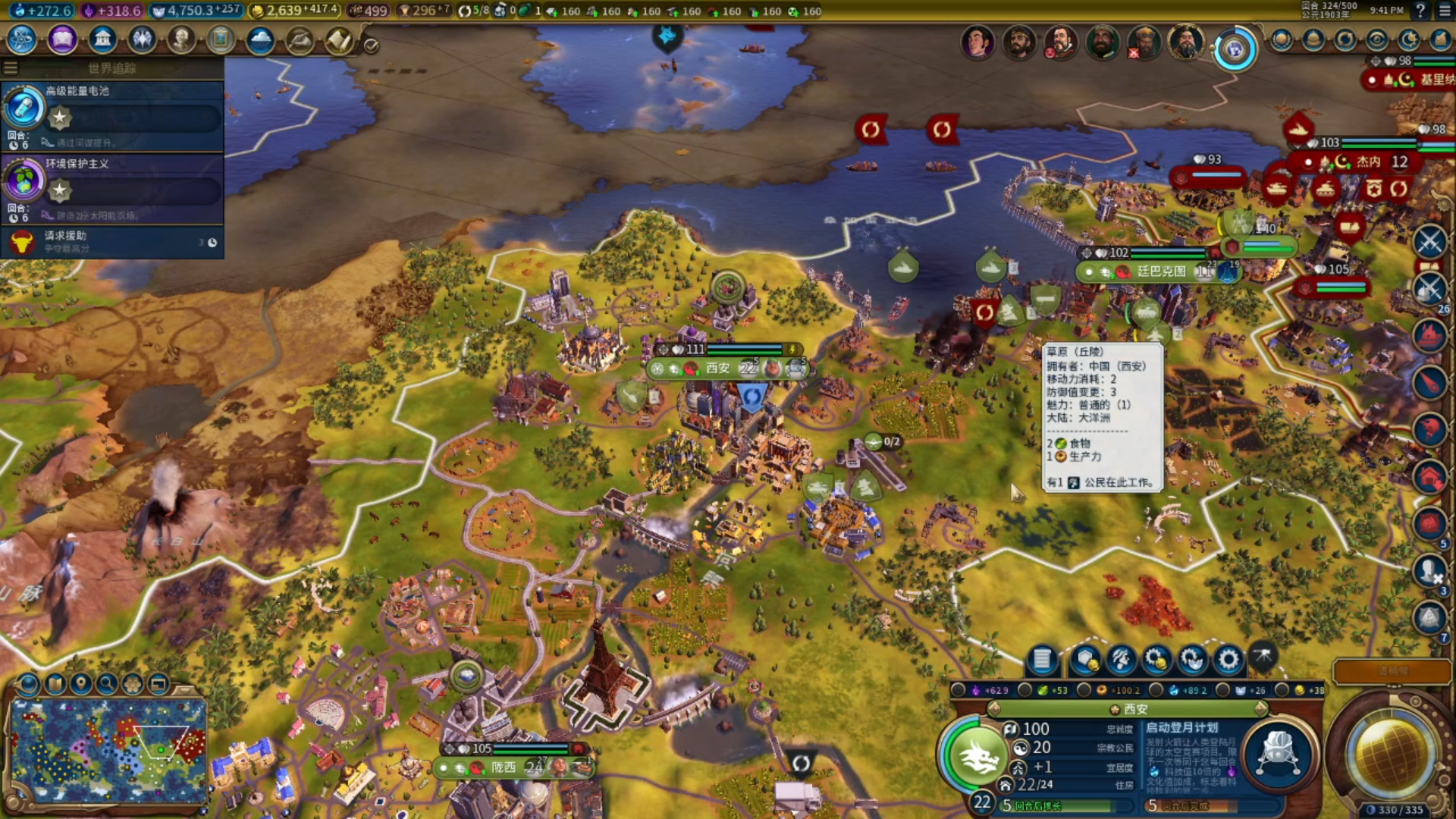This screenshot has width=1456, height=819.
Task: Select the 环境保护主义 civic tracker entry
Action: point(112,187)
